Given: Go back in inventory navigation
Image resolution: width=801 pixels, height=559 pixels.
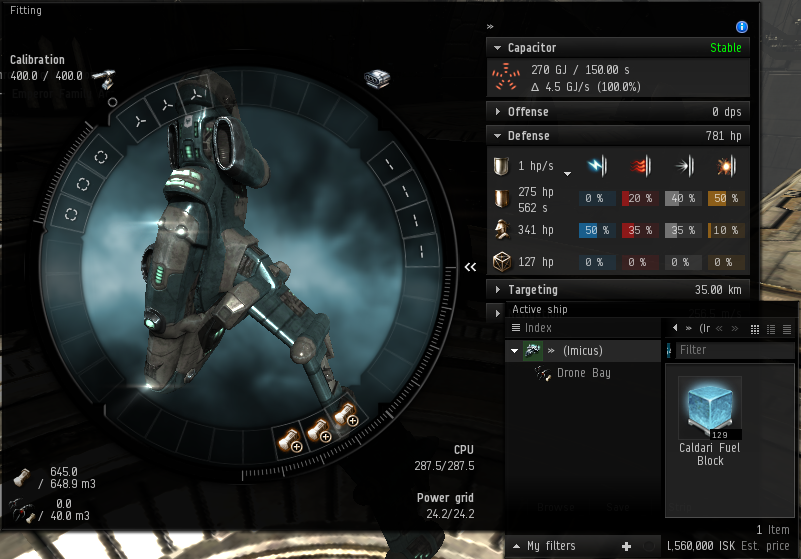Looking at the screenshot, I should (x=675, y=328).
